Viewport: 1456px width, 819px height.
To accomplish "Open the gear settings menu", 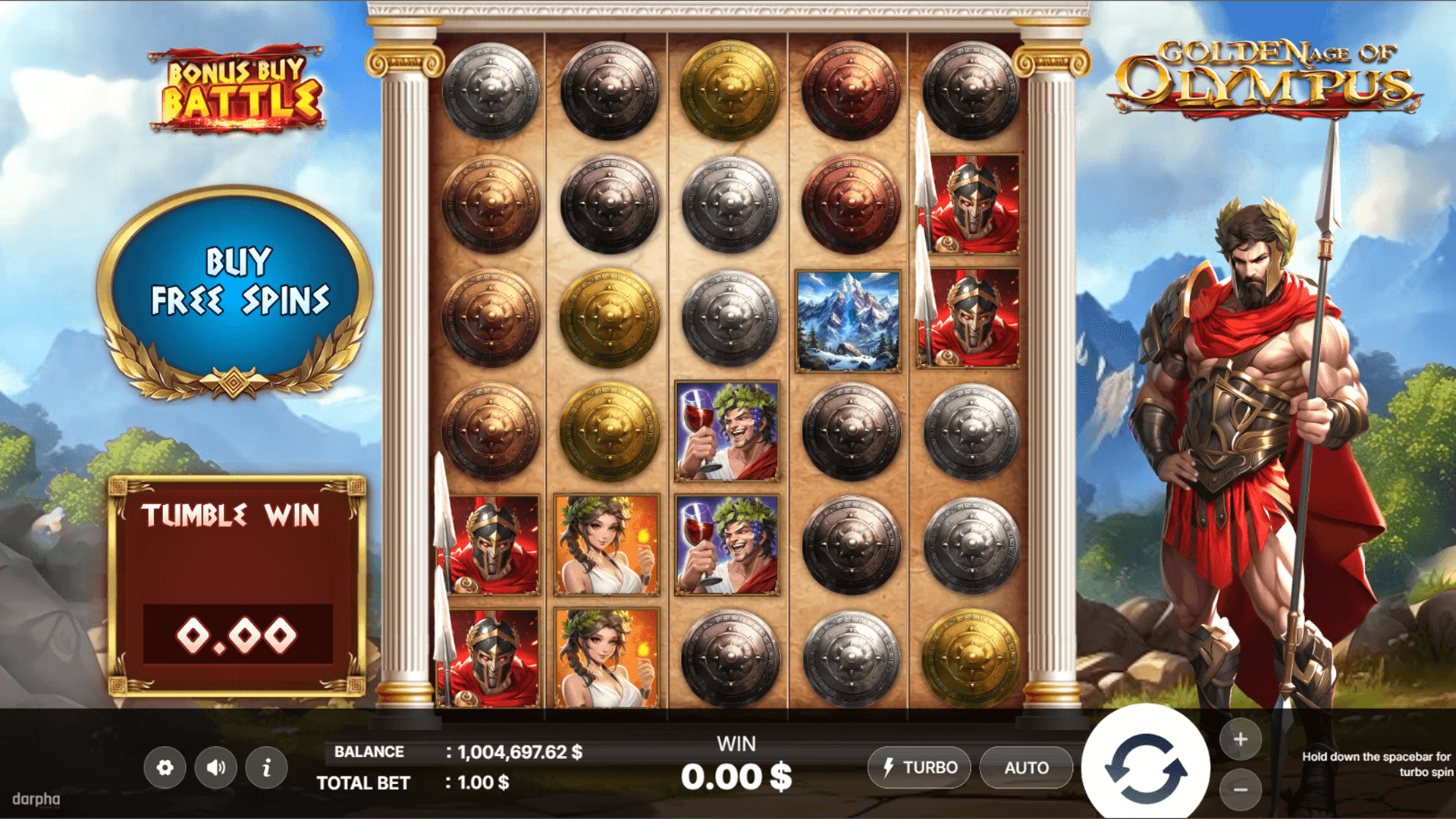I will pos(165,767).
